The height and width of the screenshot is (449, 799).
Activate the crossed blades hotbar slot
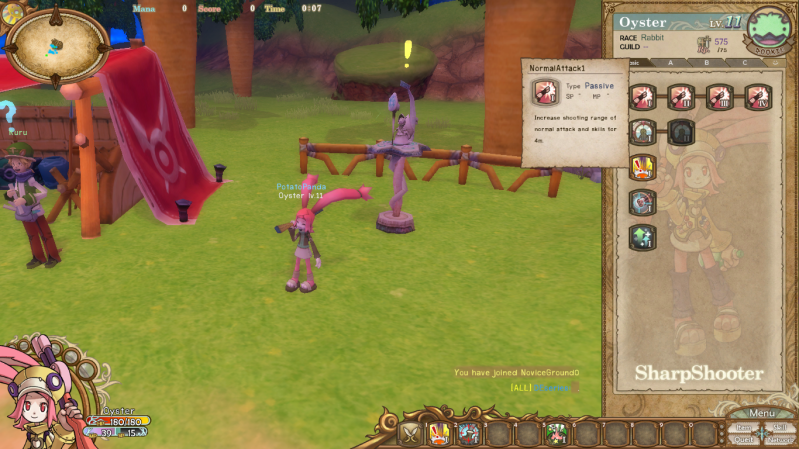pos(411,433)
